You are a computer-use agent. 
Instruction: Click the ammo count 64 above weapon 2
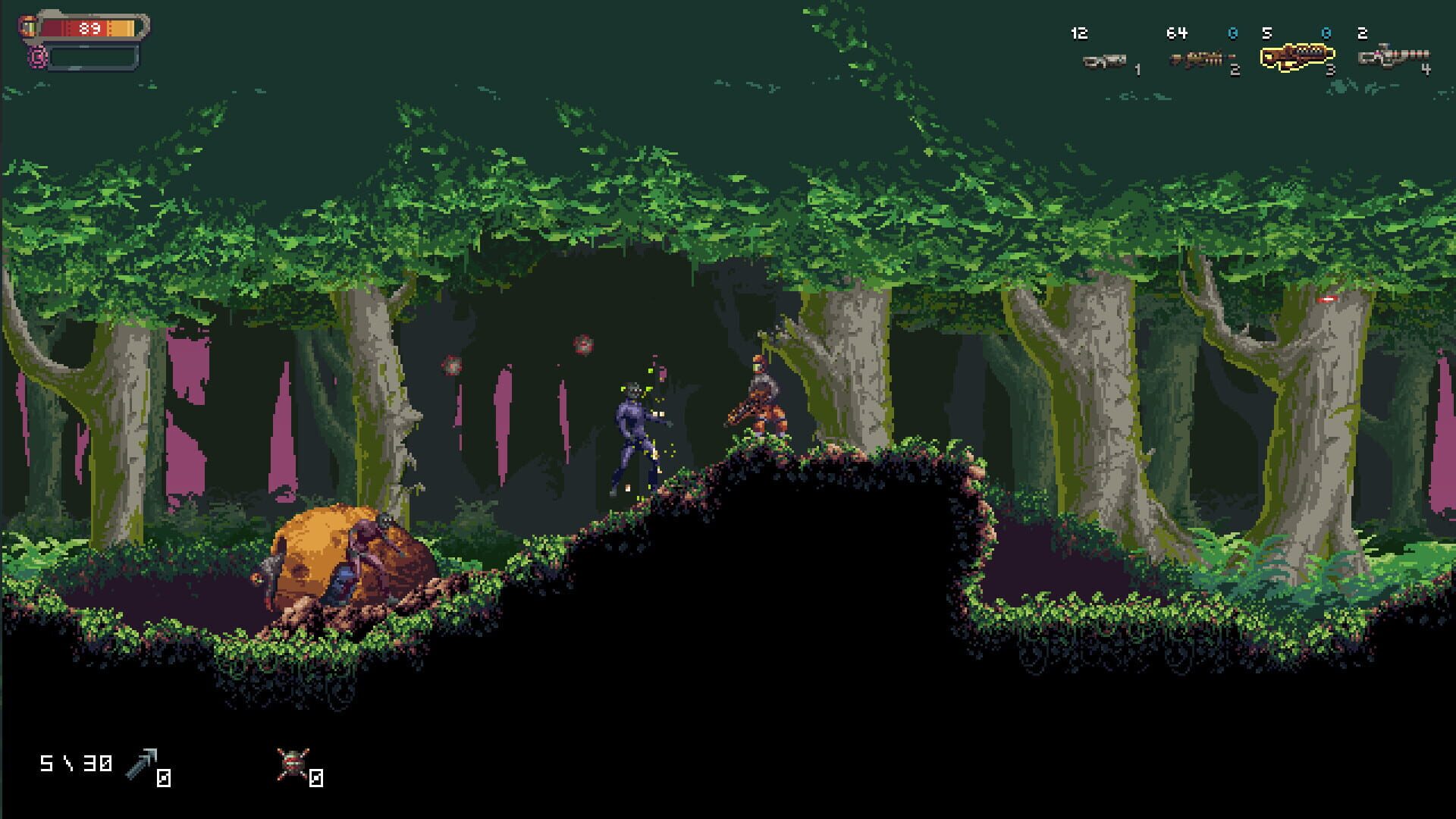coord(1176,33)
